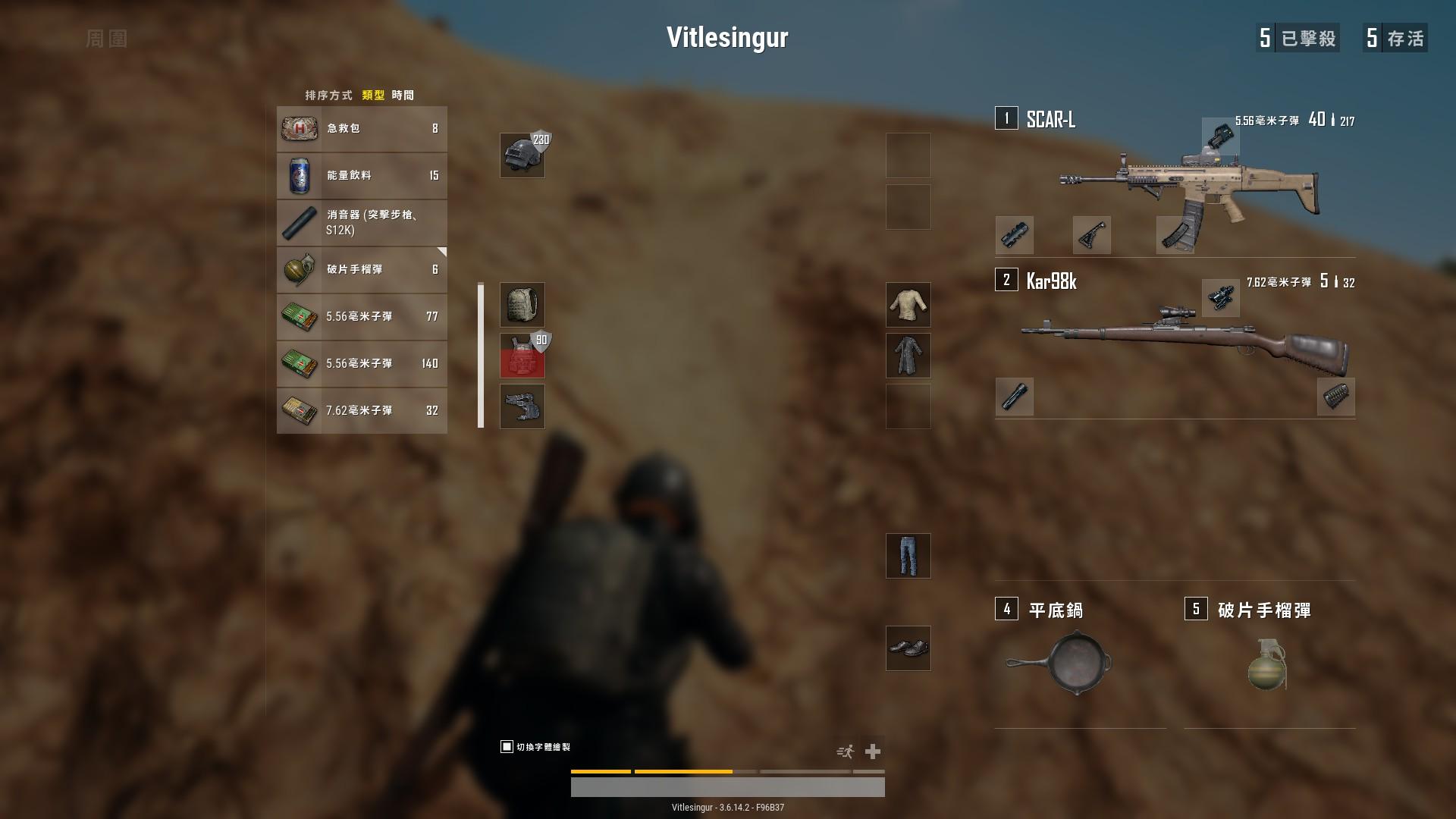This screenshot has width=1456, height=819.
Task: Click the 急救包 item in the loot list
Action: (x=362, y=129)
